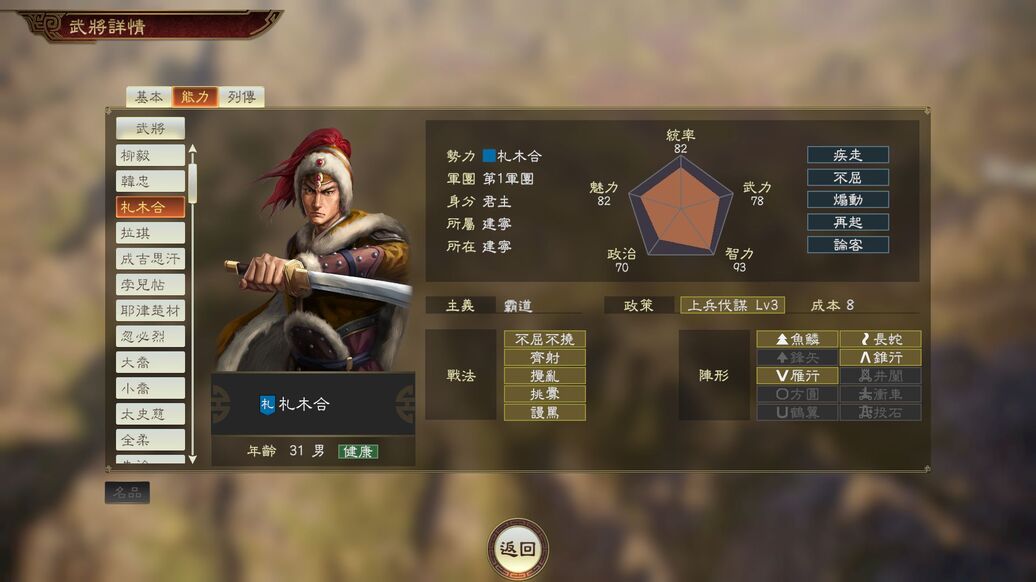Viewport: 1036px width, 582px height.
Task: Select 成吉思汗 in the officer list
Action: (x=150, y=259)
